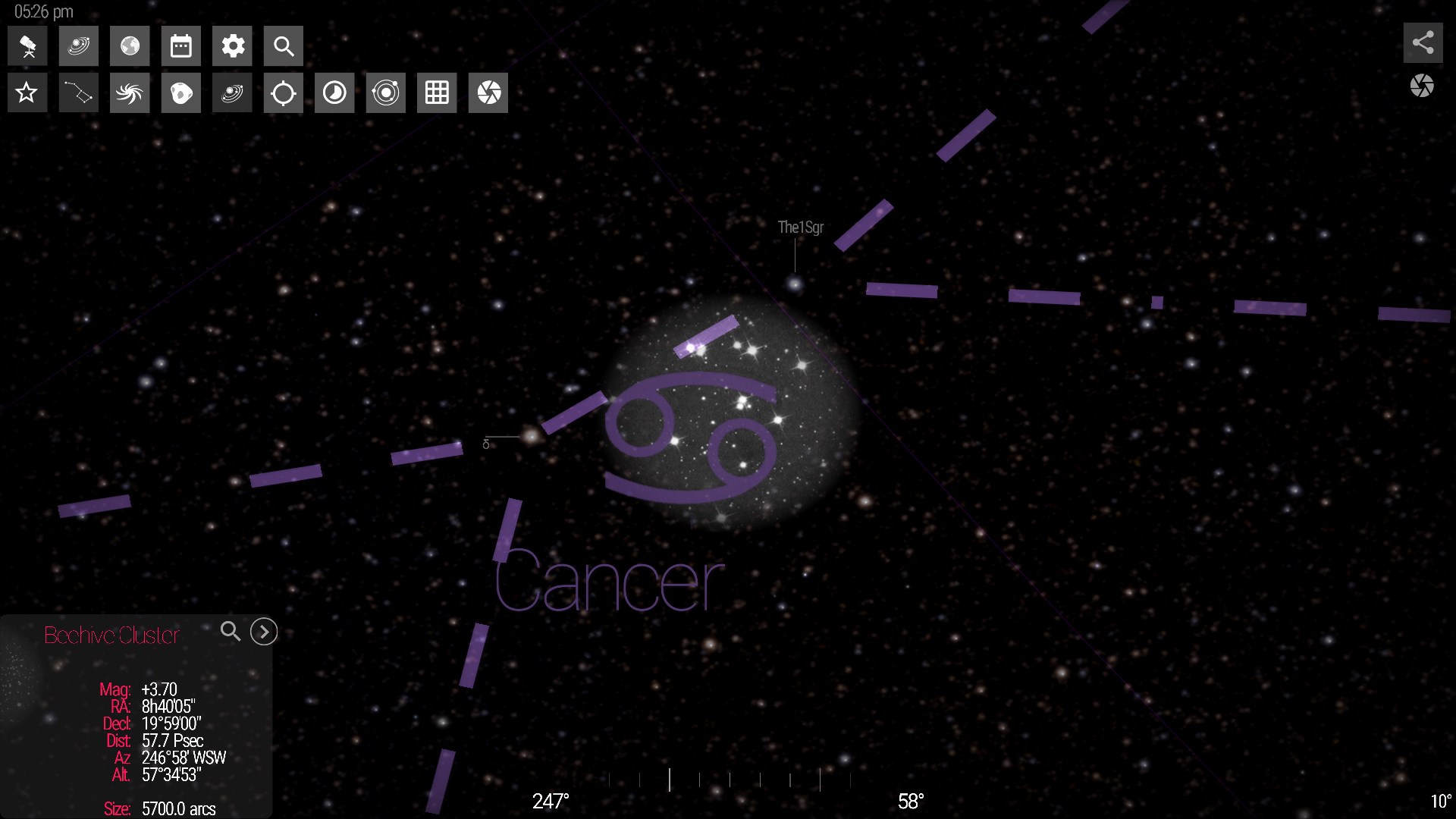Toggle night mode with the moon icon
Screen dimensions: 1456x819
pos(334,93)
